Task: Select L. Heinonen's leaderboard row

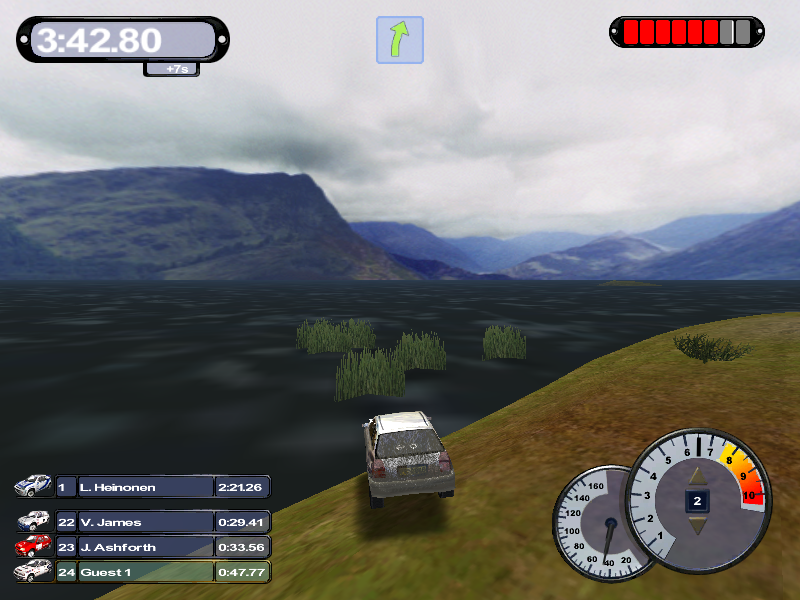Action: (x=145, y=487)
